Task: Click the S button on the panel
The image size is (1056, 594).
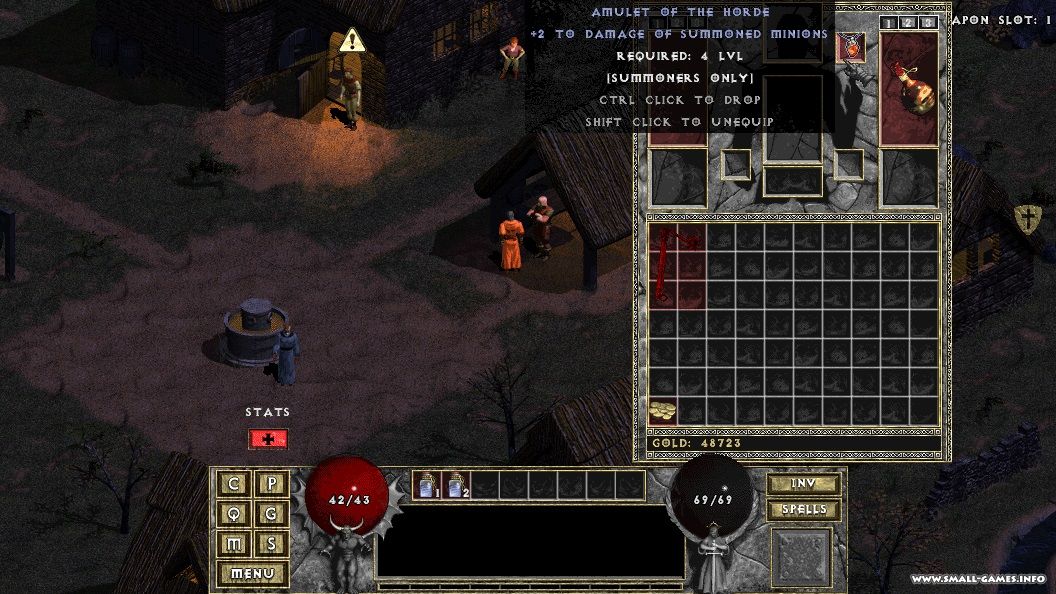Action: 271,544
